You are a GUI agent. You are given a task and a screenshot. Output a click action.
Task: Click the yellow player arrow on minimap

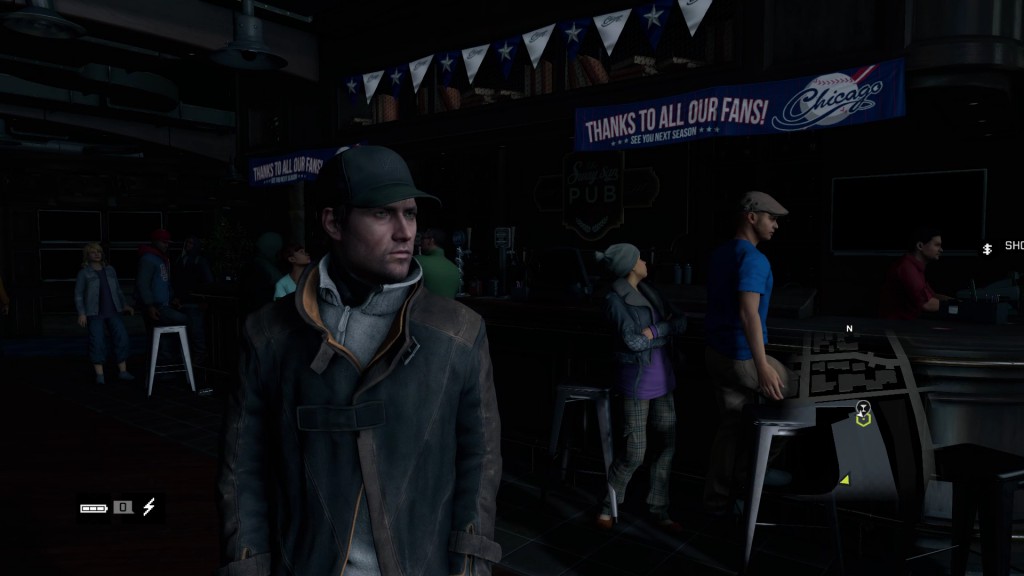[845, 480]
